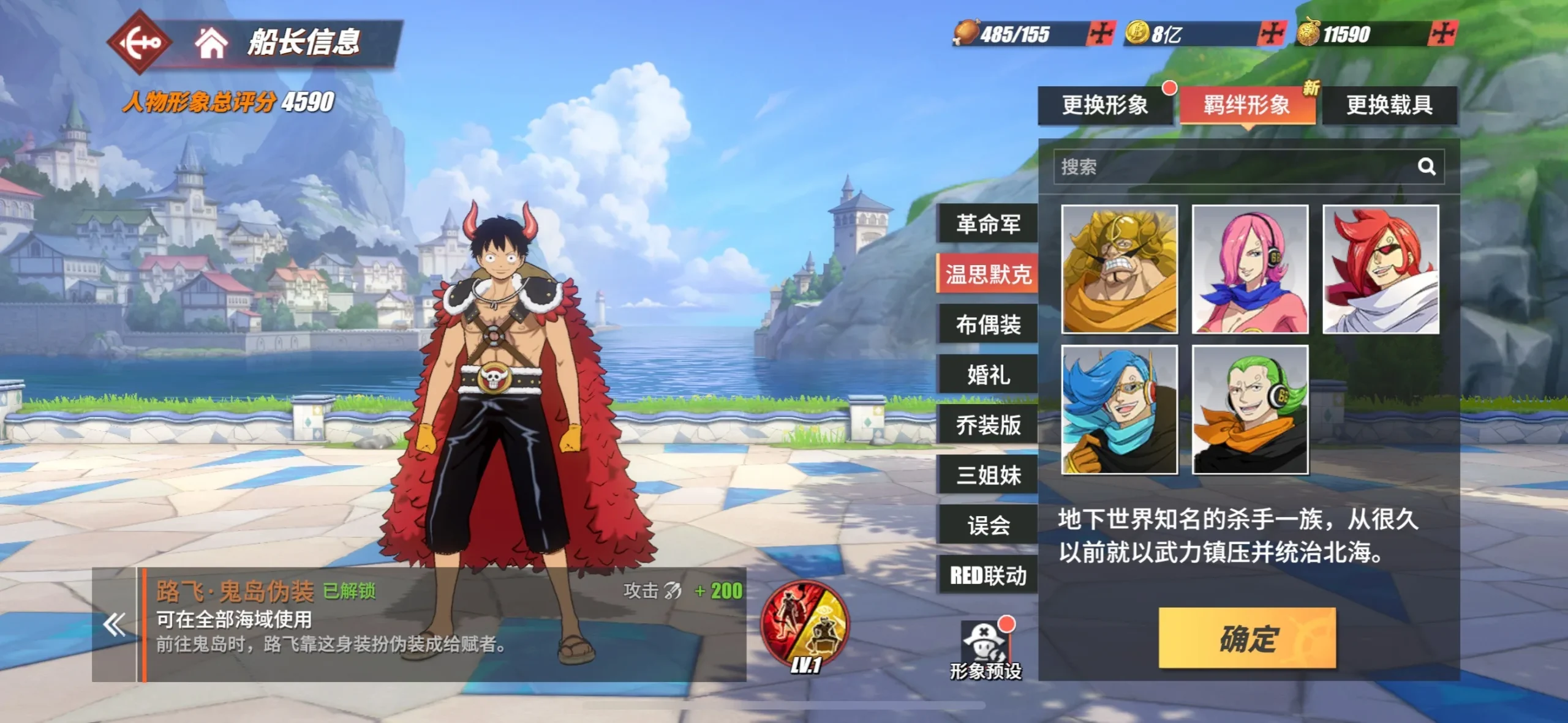Viewport: 1568px width, 723px height.
Task: Collapse info panel with double-arrow button
Action: (115, 624)
